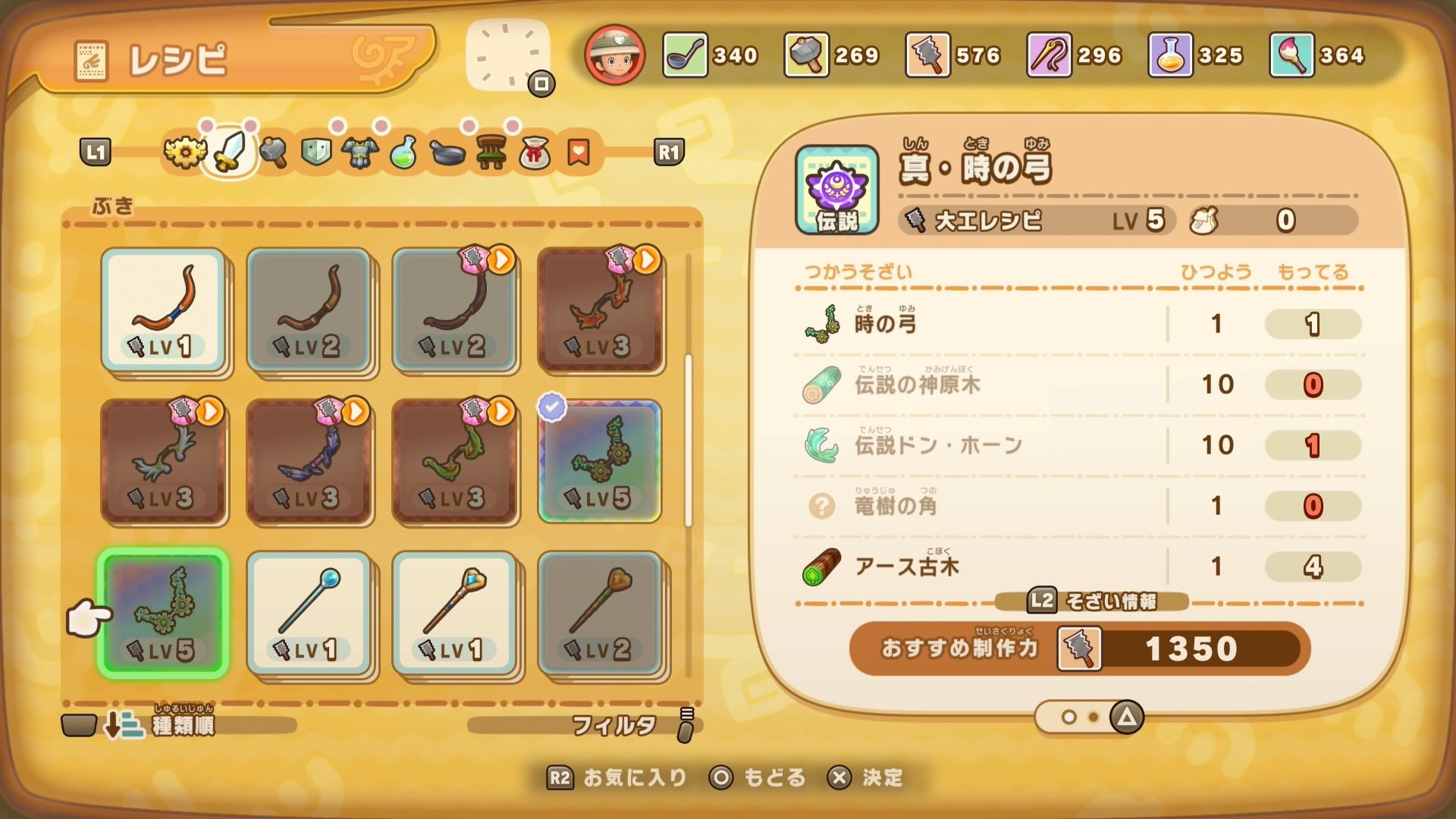The width and height of the screenshot is (1456, 819).
Task: Select the heart bookmark favorites category
Action: tap(578, 152)
